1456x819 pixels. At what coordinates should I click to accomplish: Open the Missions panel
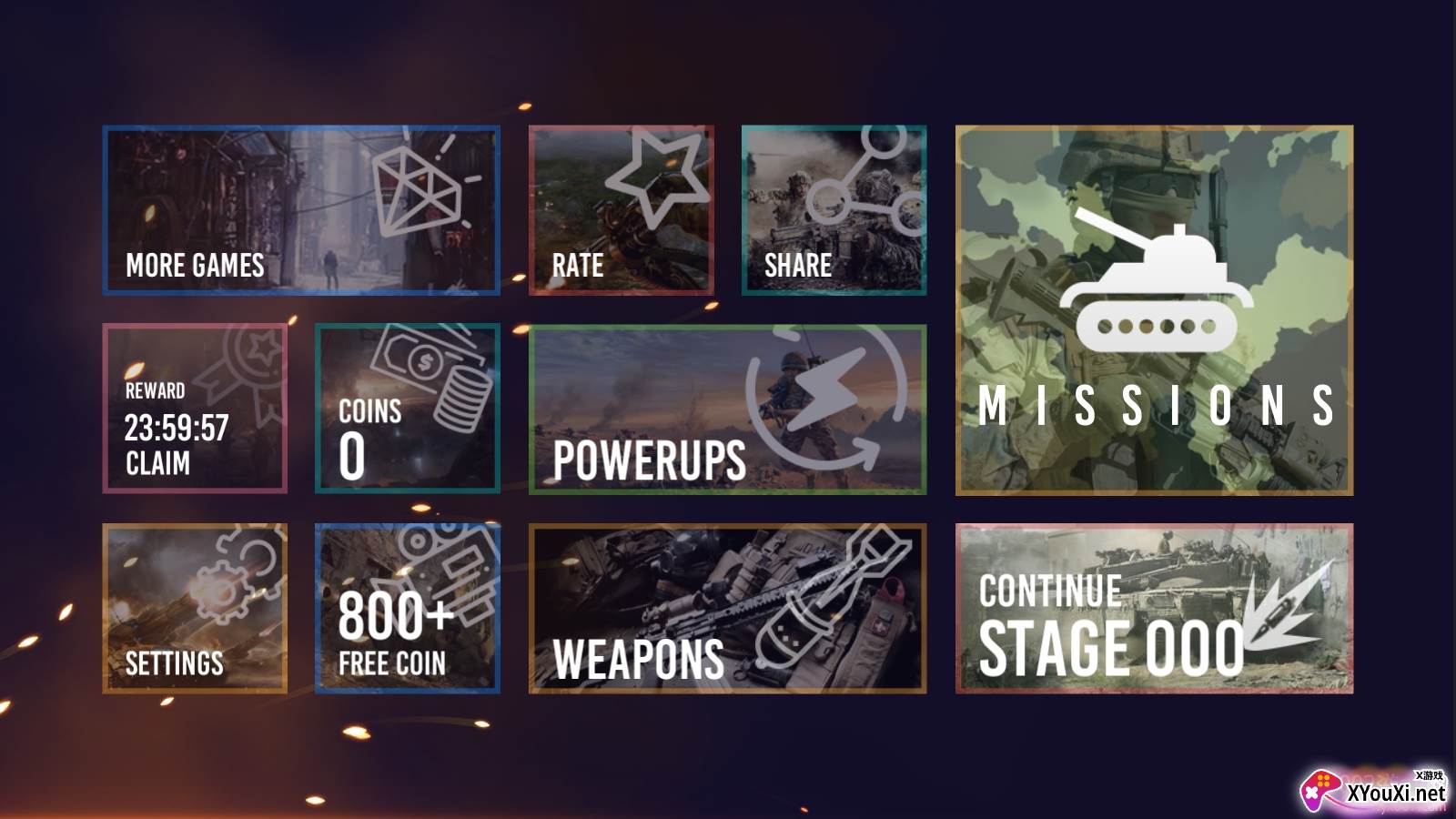1154,310
